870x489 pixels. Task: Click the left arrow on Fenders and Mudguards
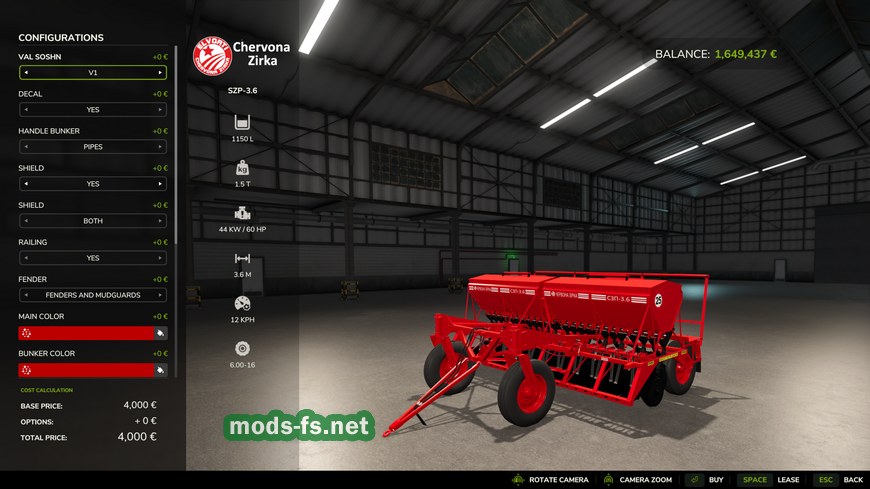tap(26, 295)
